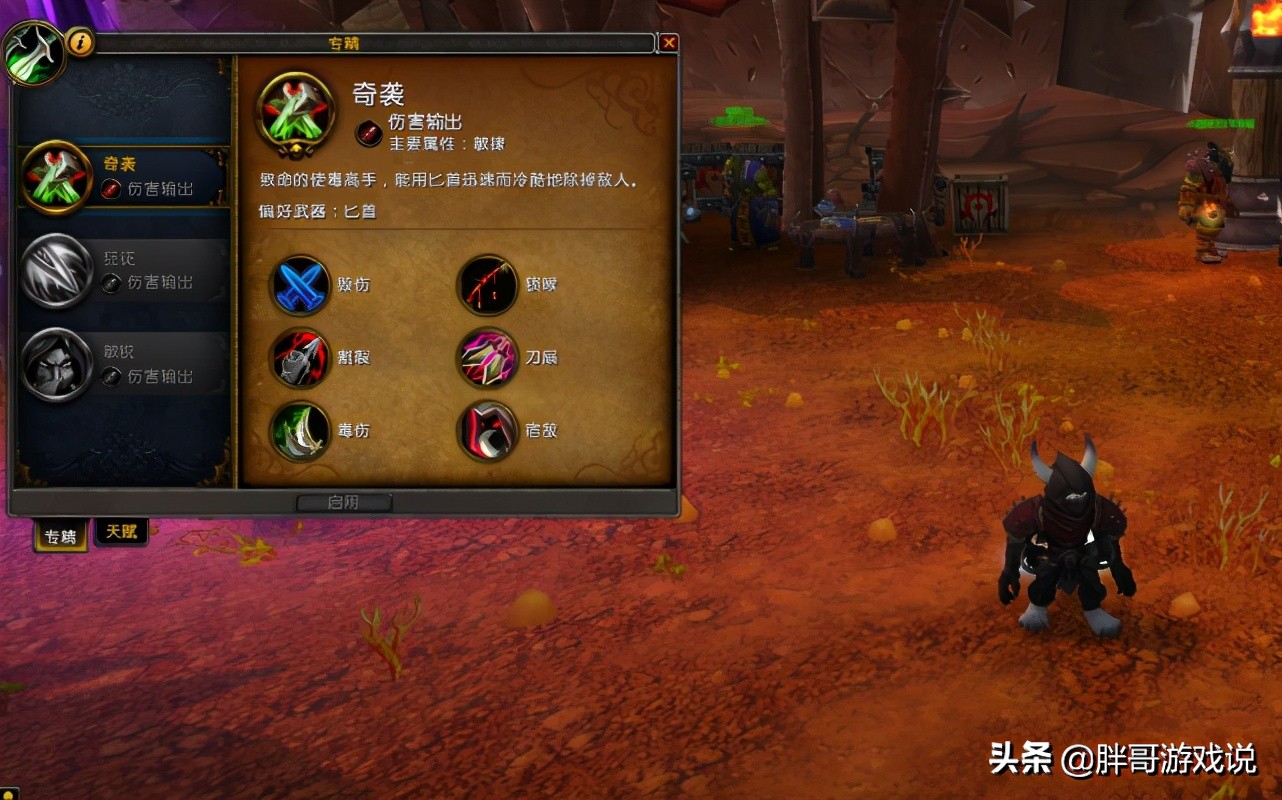
Task: Click the large 奇袭 spec emblem at panel top
Action: (x=295, y=113)
